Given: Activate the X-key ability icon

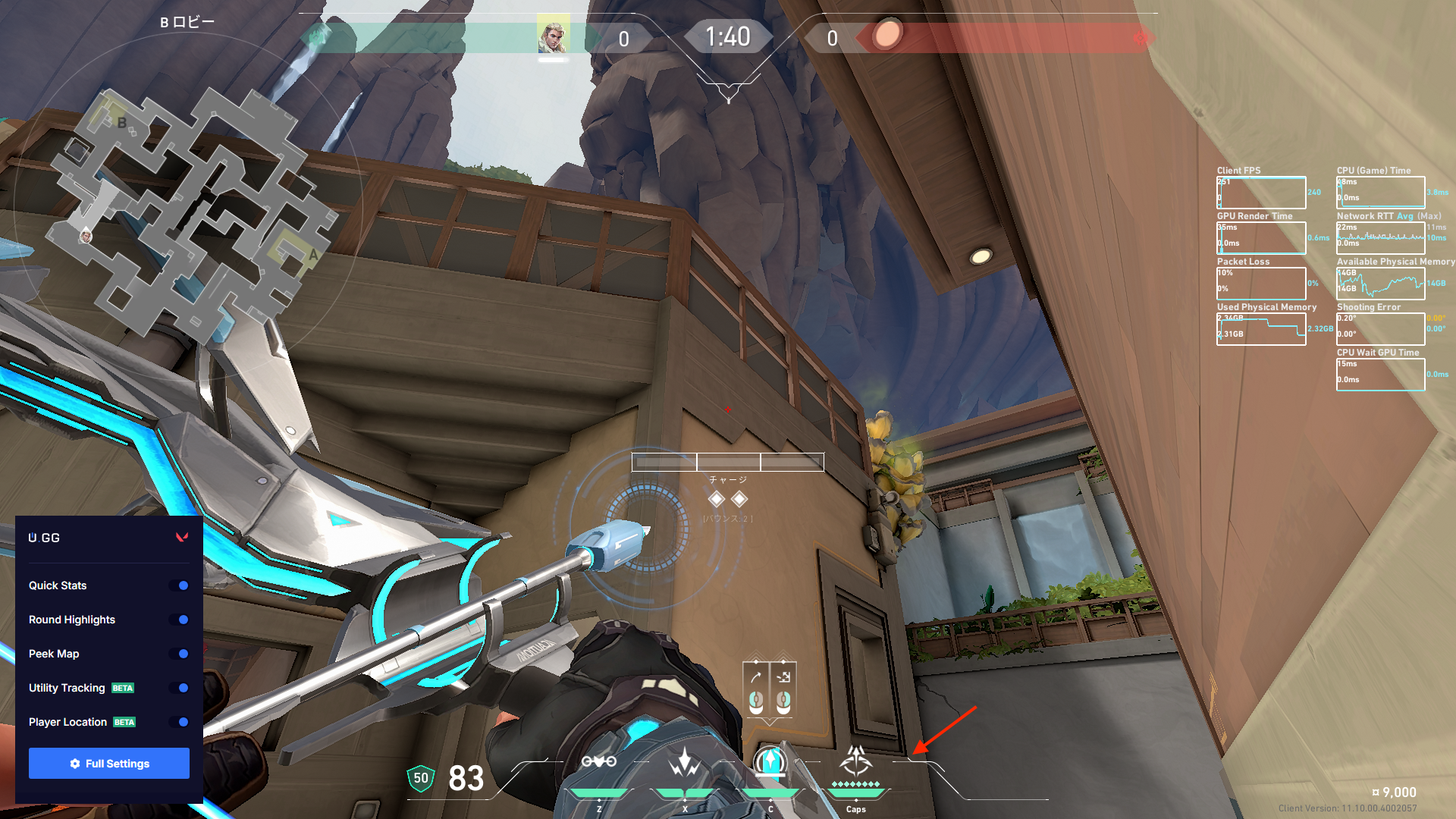Looking at the screenshot, I should pyautogui.click(x=685, y=762).
